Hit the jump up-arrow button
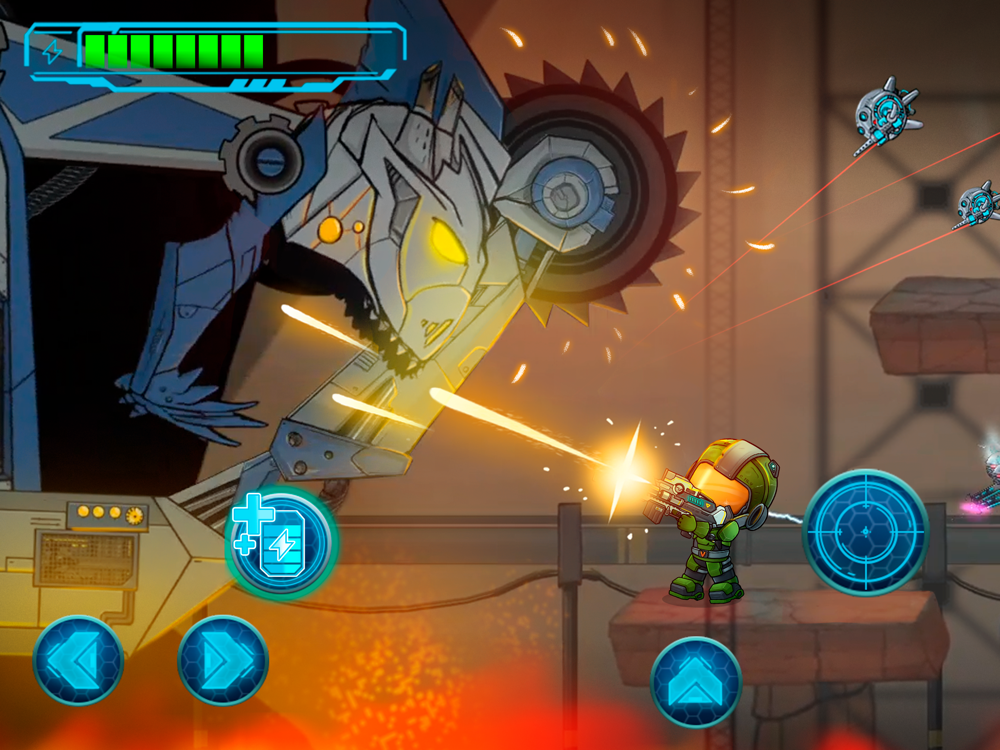The image size is (1000, 750). click(x=696, y=682)
